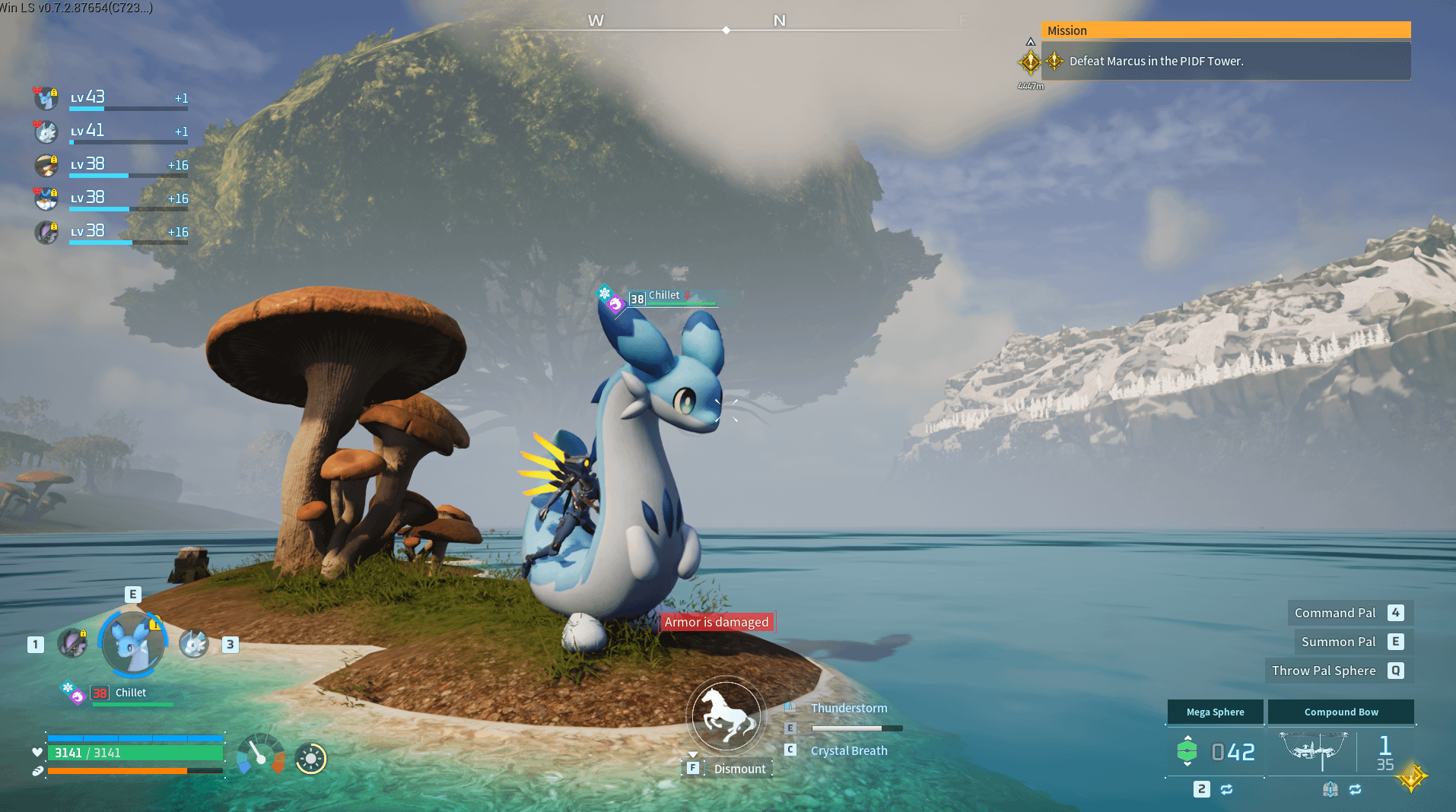Click the Dismount prompt label
This screenshot has height=812, width=1456.
tap(739, 769)
